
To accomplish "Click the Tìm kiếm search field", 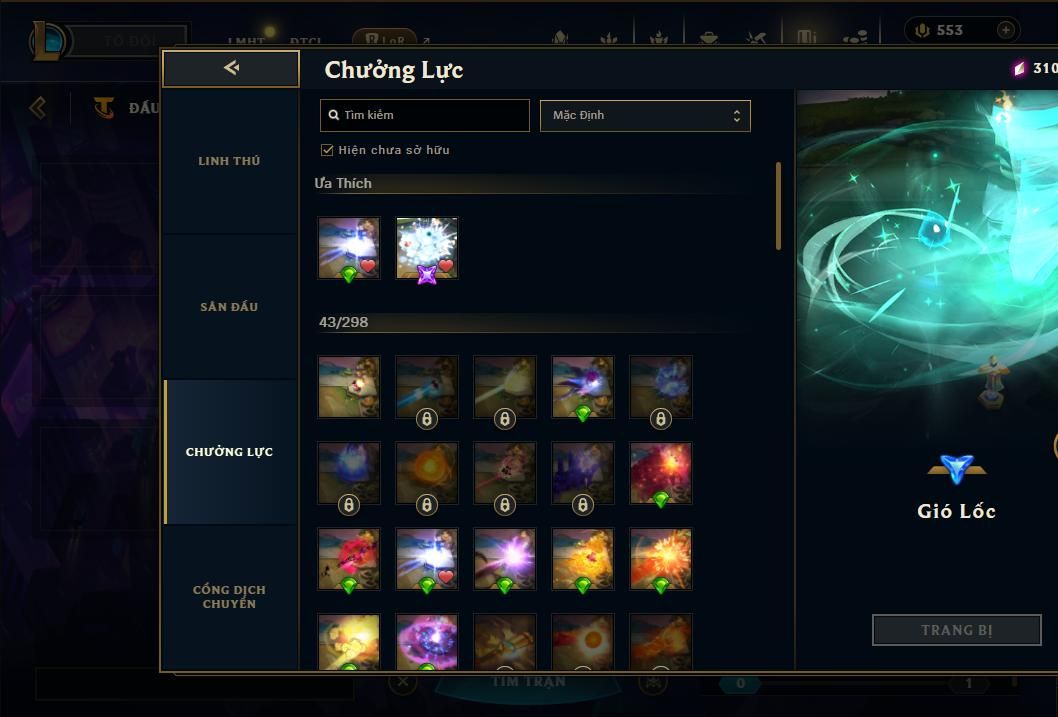I will pos(425,116).
